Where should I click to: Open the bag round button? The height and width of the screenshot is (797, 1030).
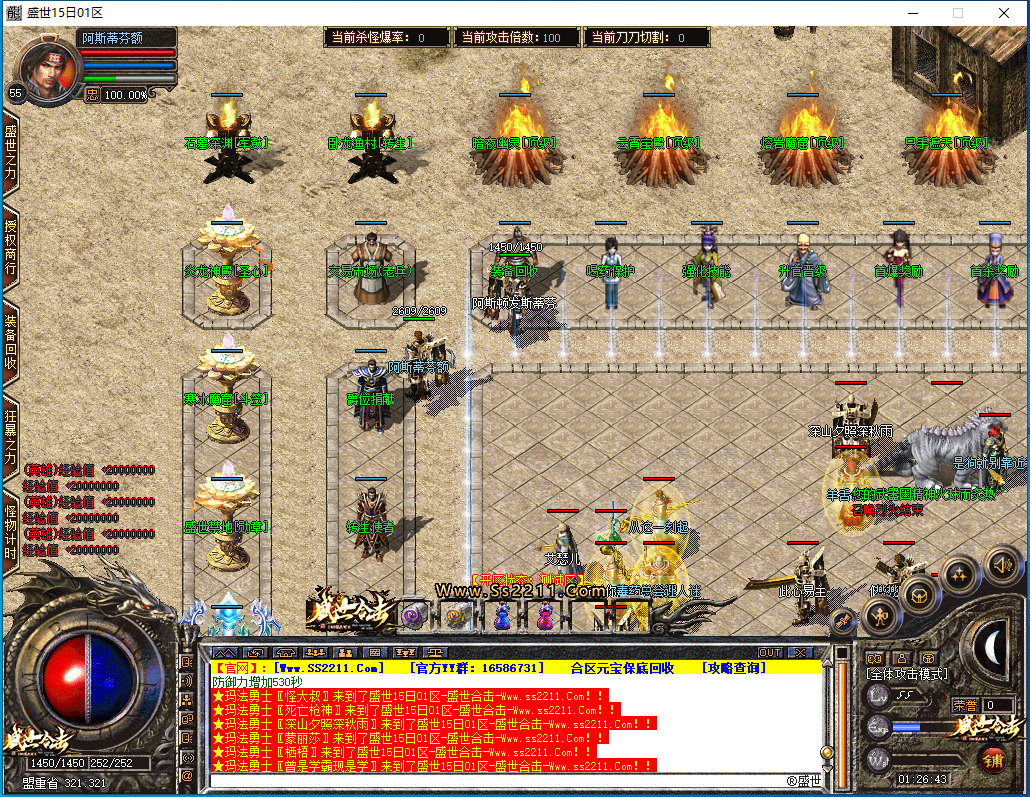tap(918, 596)
